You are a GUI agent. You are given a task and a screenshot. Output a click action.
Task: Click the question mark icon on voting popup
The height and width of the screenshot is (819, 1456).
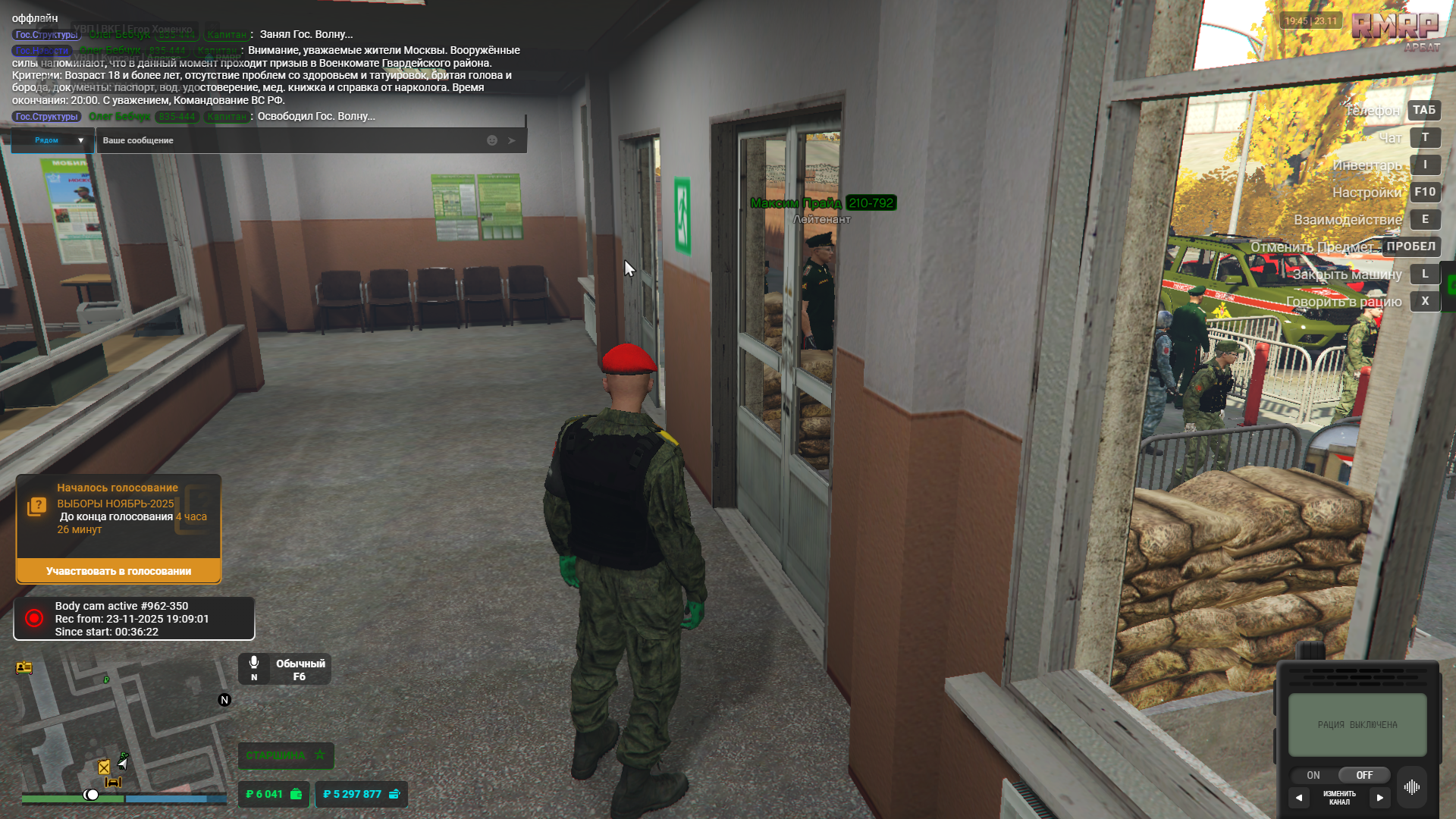coord(36,504)
